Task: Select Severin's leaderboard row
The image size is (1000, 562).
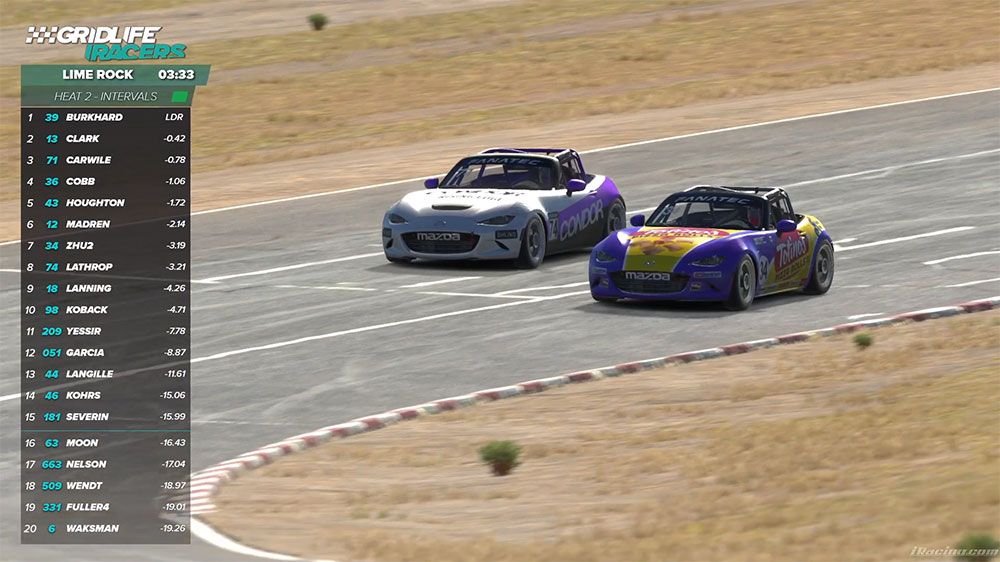Action: click(x=105, y=417)
